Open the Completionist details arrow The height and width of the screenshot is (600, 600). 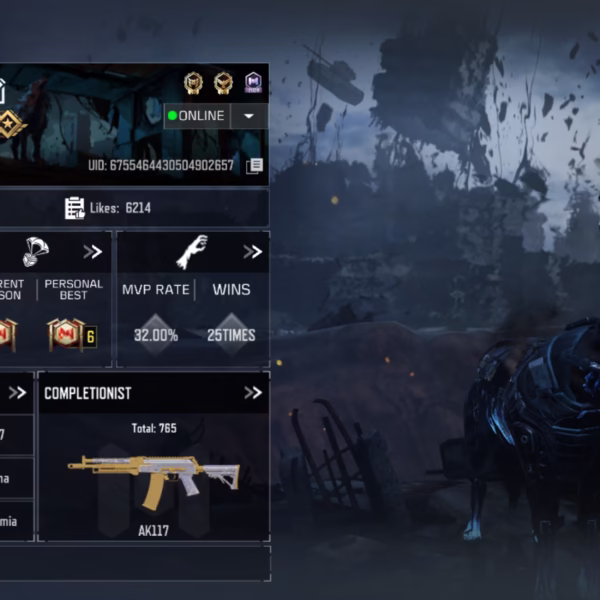(252, 393)
